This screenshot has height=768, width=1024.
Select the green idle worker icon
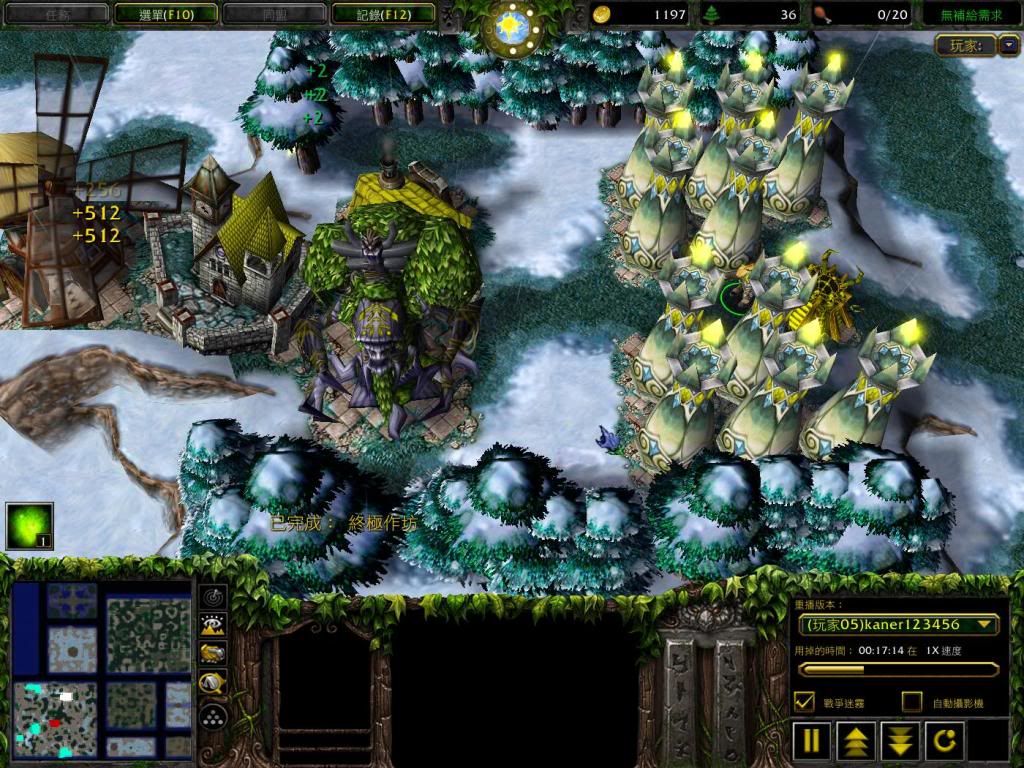click(x=29, y=526)
